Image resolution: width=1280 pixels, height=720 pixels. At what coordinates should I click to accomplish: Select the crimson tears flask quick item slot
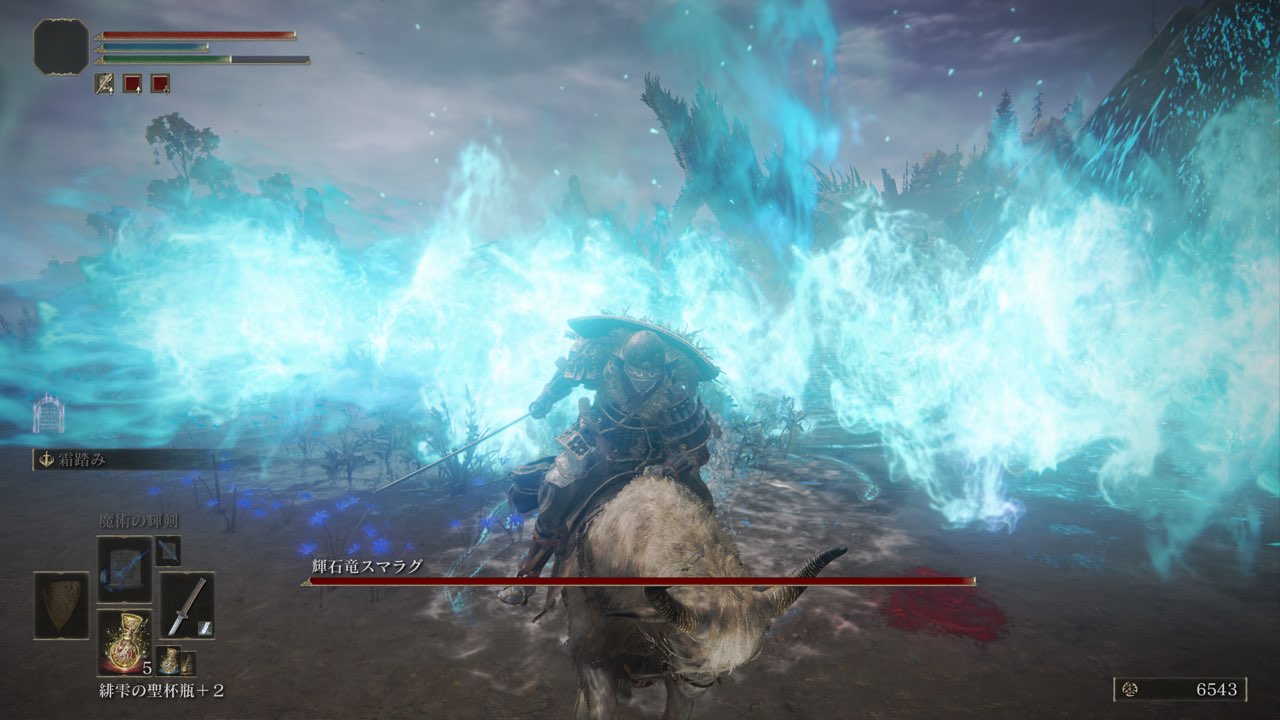(125, 641)
